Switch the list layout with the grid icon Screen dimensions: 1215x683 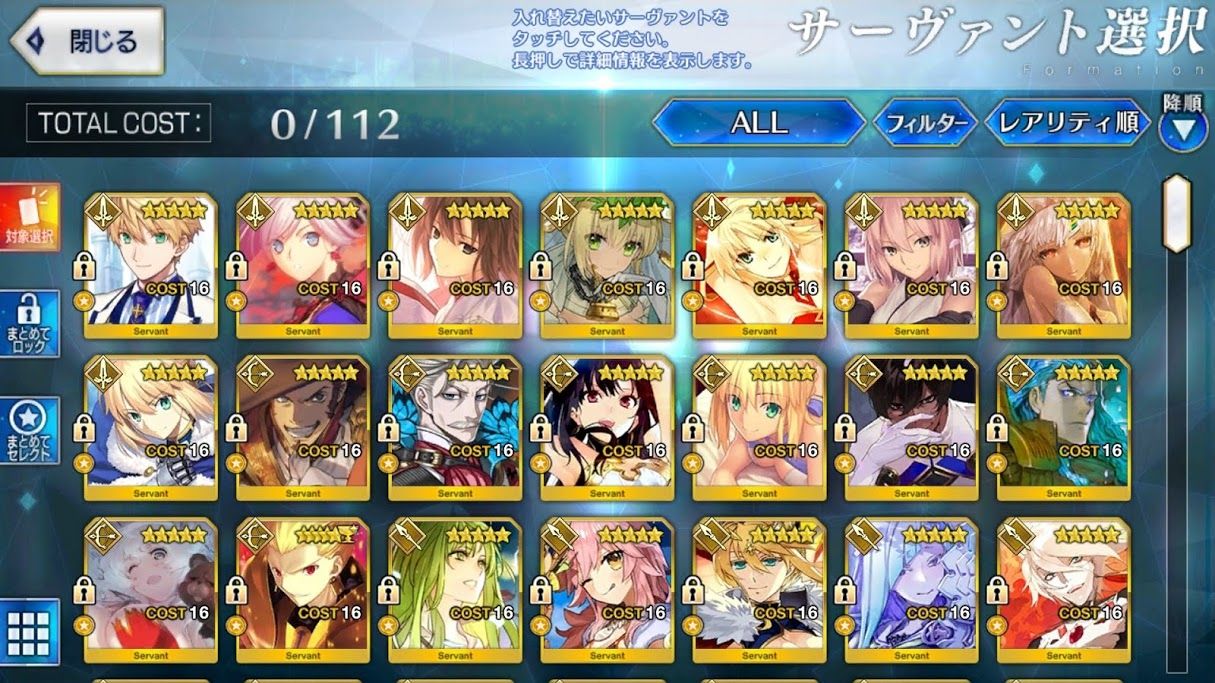pyautogui.click(x=29, y=631)
